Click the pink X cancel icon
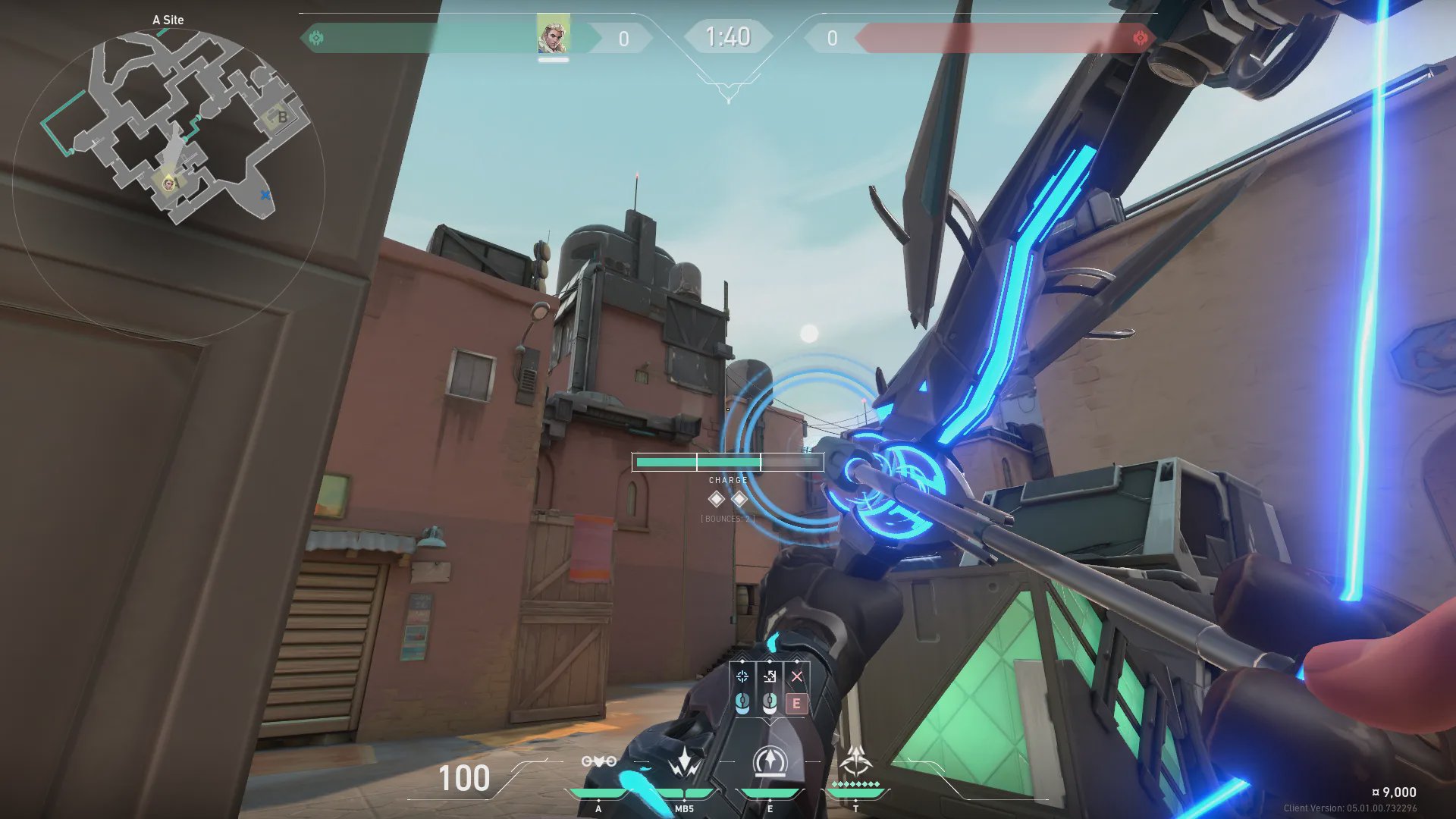Viewport: 1456px width, 819px height. [796, 676]
